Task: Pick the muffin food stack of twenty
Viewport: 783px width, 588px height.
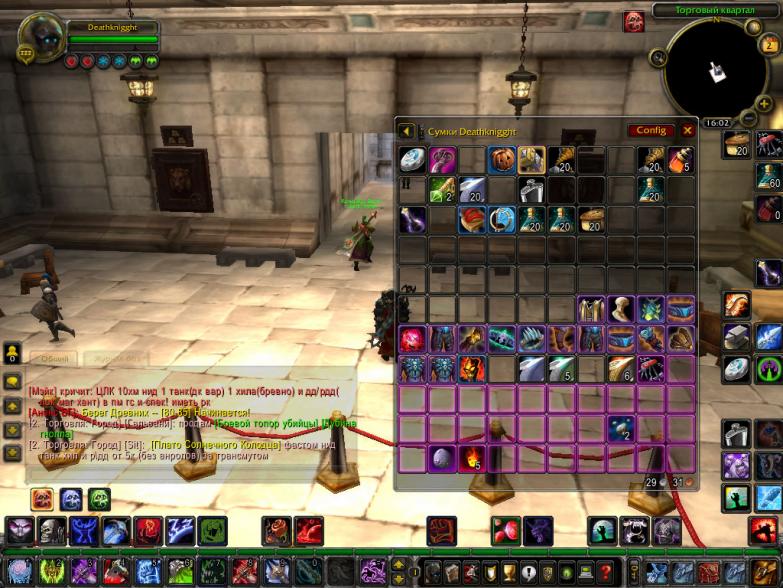Action: [x=591, y=219]
